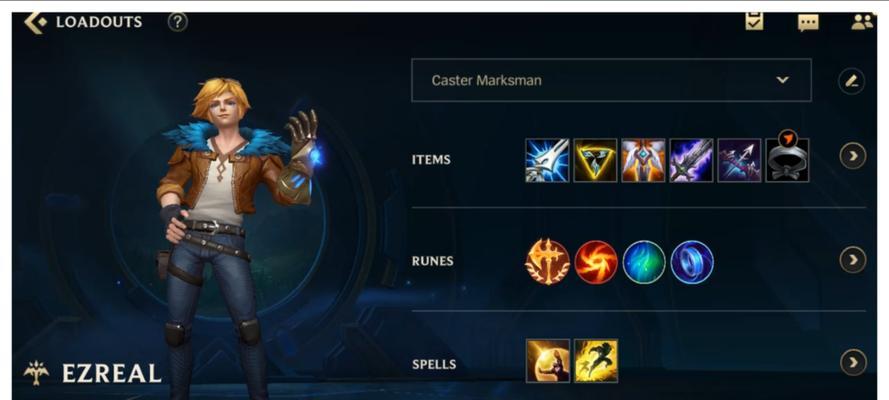
Task: Open the Items section arrow
Action: point(852,156)
